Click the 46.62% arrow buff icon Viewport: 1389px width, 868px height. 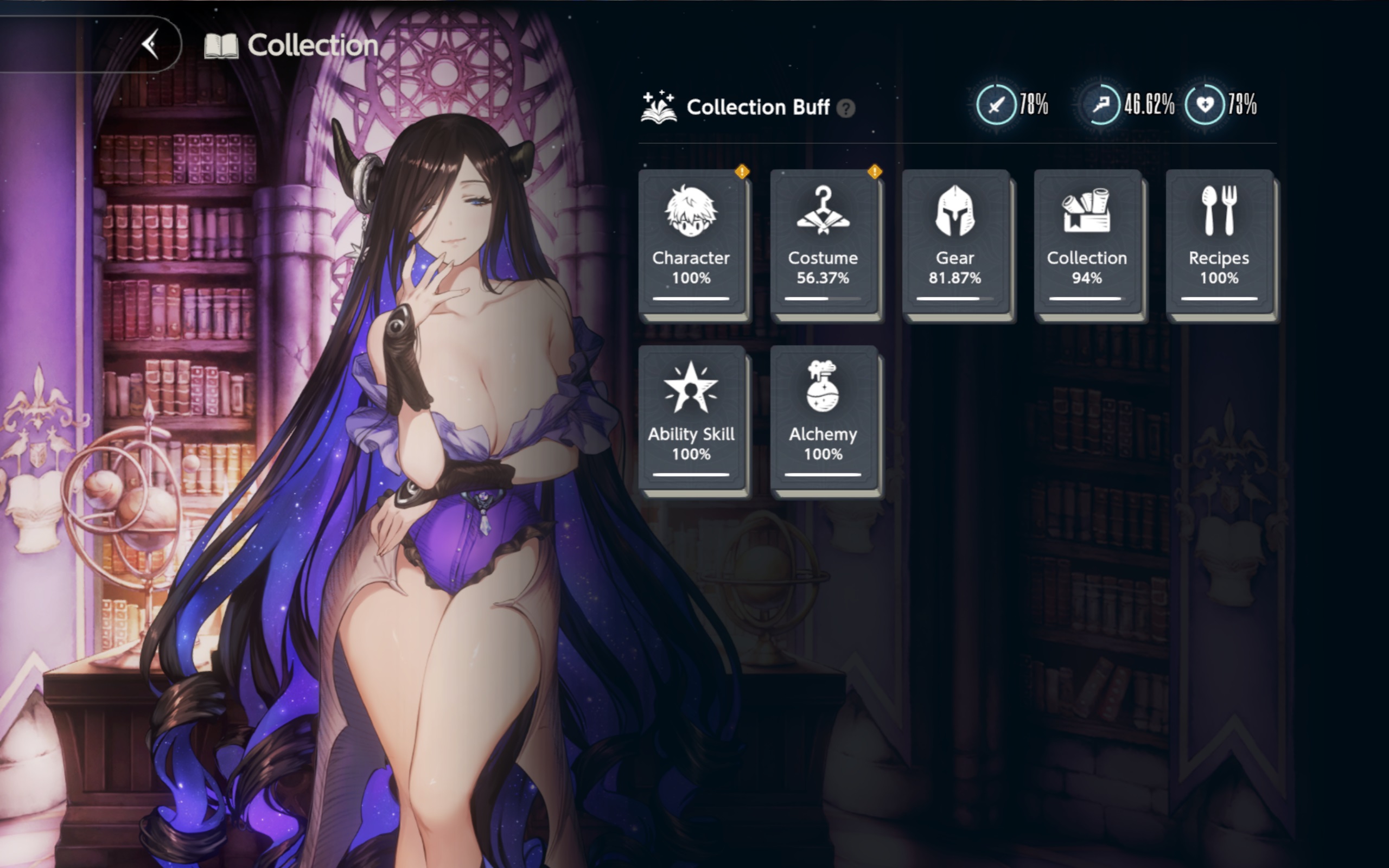pyautogui.click(x=1101, y=105)
